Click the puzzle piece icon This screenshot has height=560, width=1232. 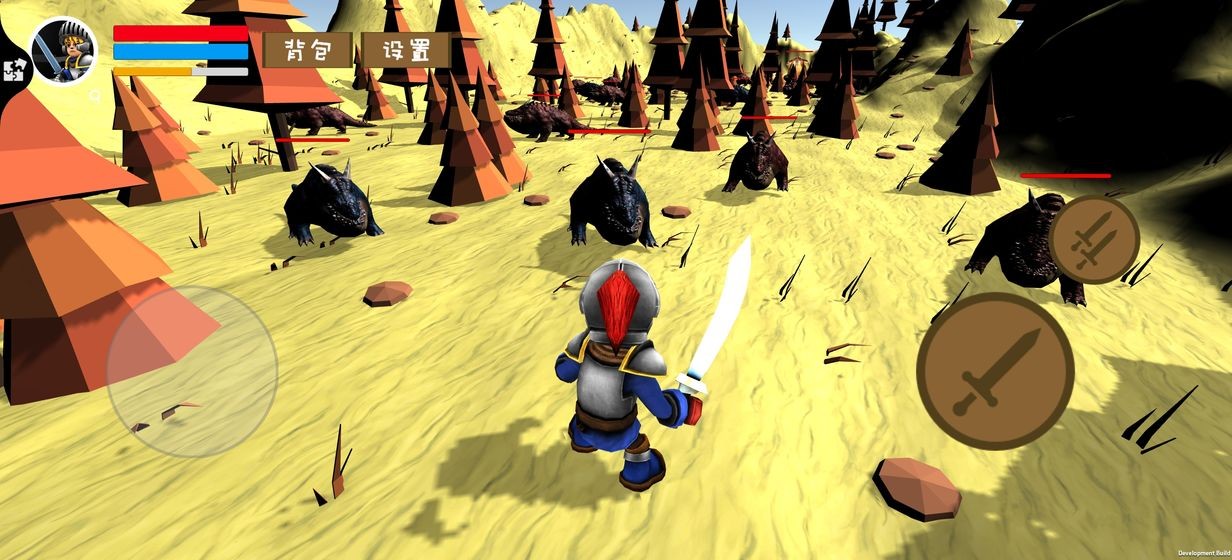coord(15,69)
